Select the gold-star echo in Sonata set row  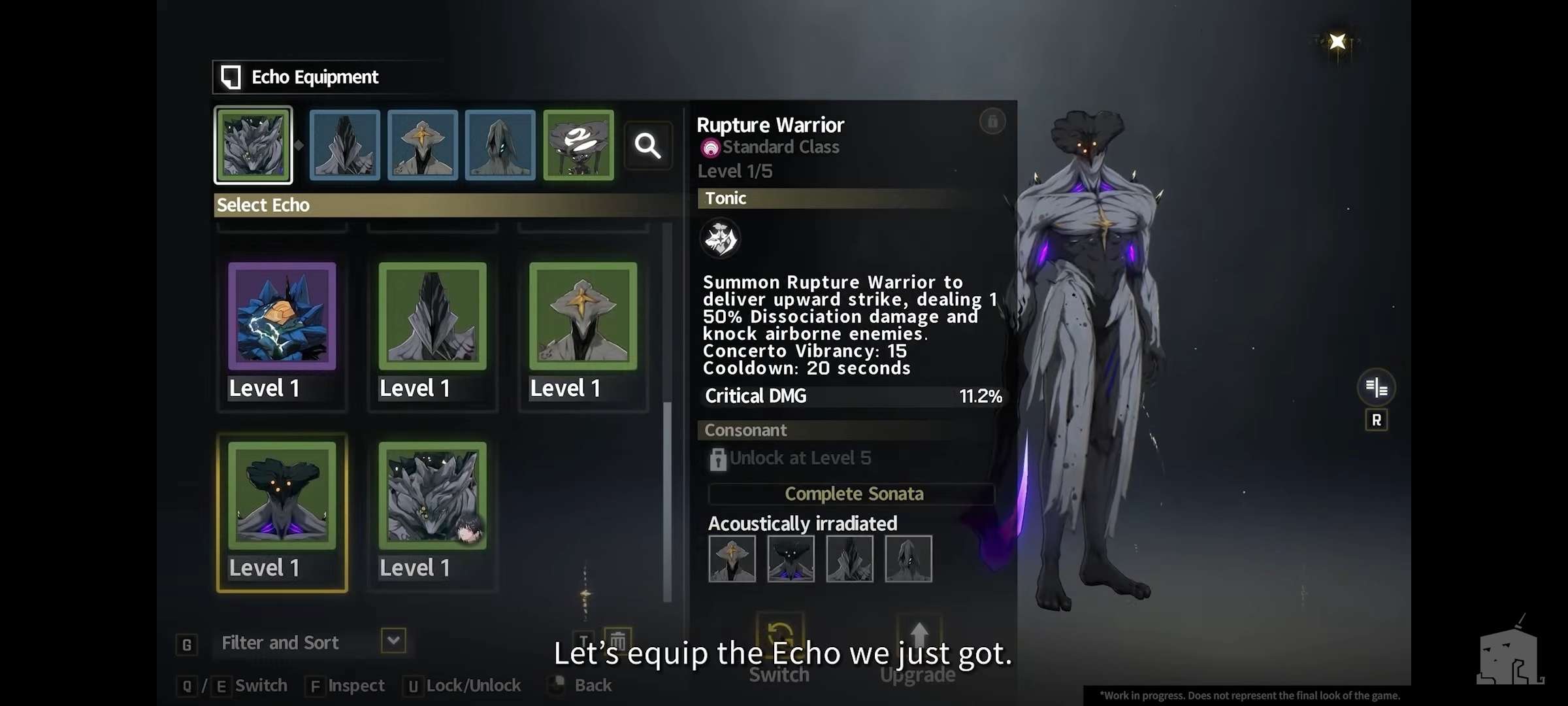click(732, 559)
